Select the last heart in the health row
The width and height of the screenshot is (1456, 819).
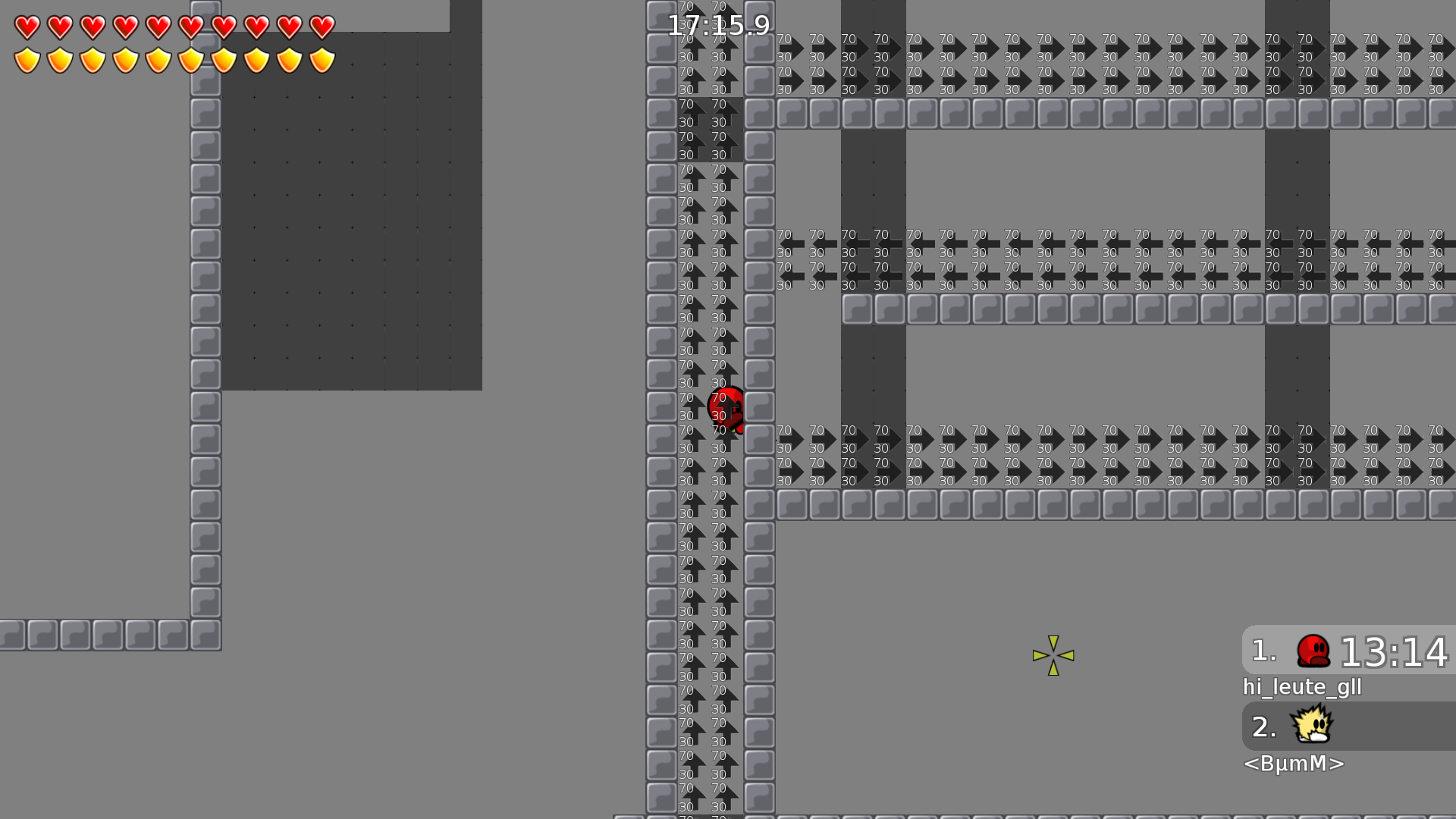(x=322, y=26)
